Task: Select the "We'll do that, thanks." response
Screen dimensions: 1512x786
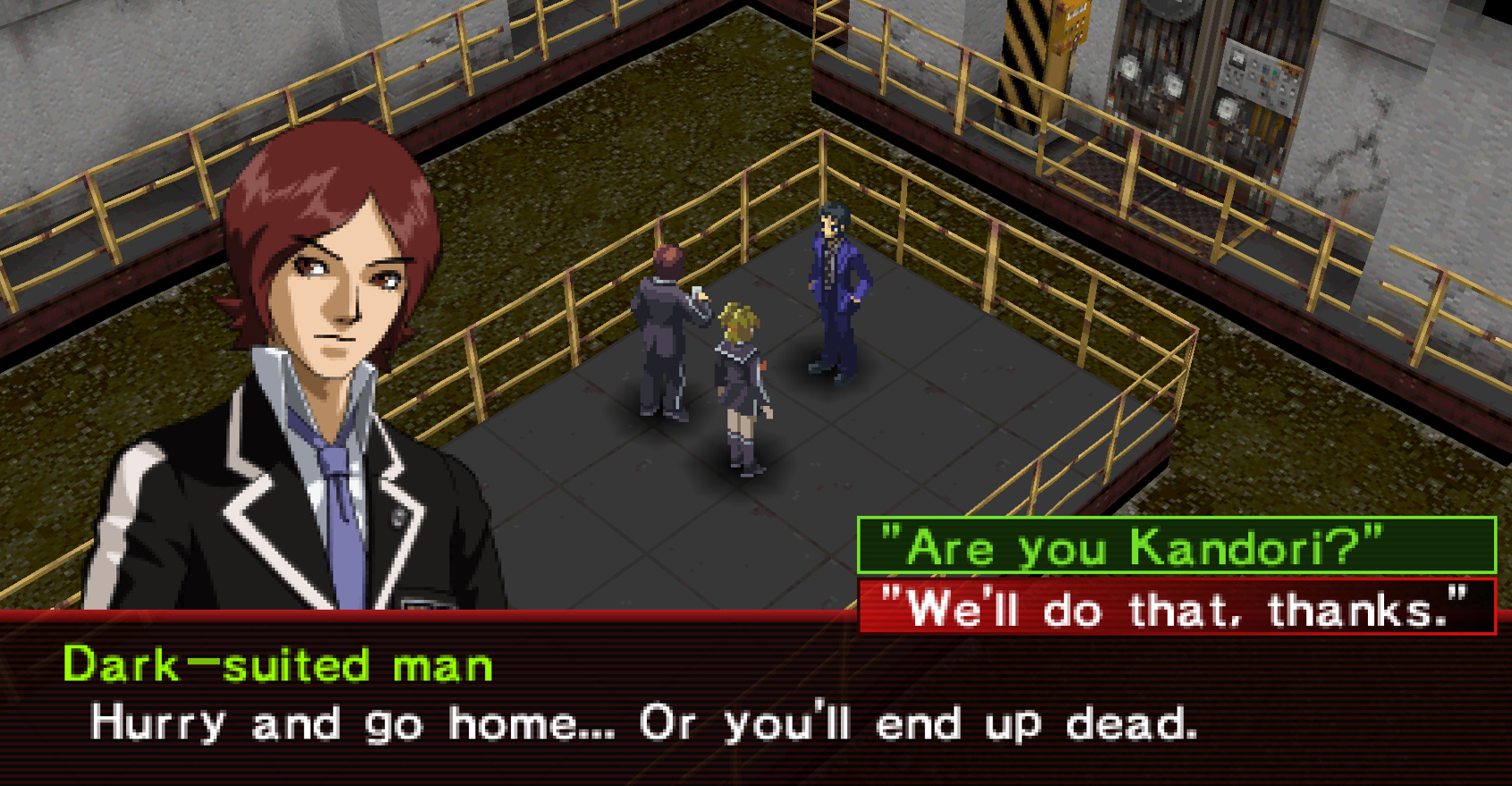Action: (x=1176, y=608)
